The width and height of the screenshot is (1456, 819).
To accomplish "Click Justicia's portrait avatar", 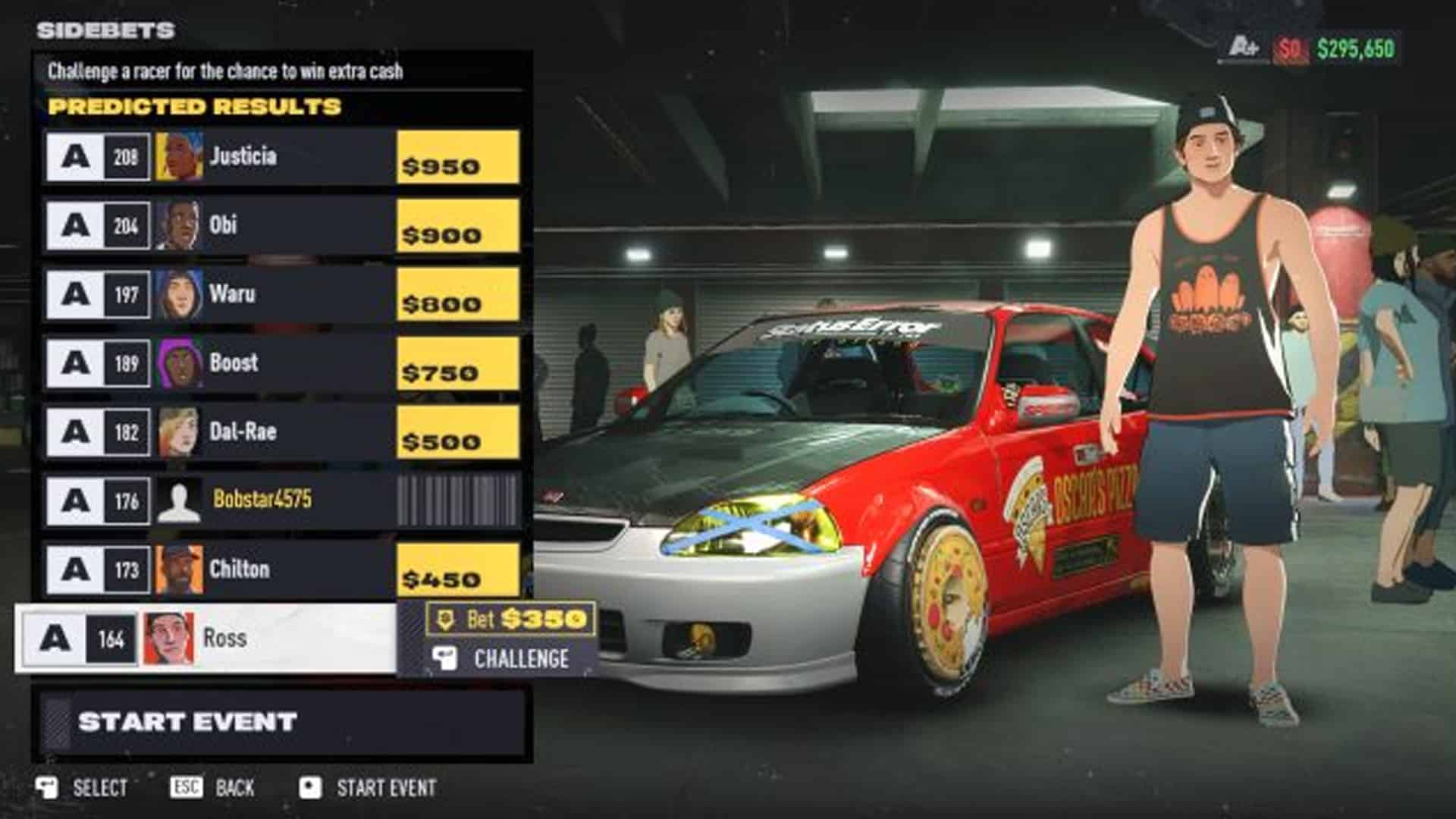I will click(179, 156).
